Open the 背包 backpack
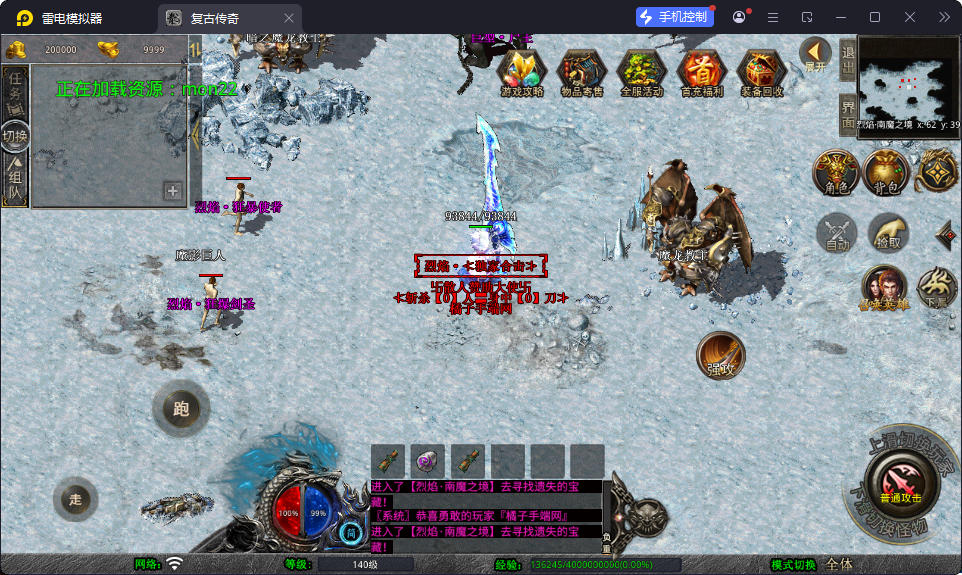 [x=886, y=172]
